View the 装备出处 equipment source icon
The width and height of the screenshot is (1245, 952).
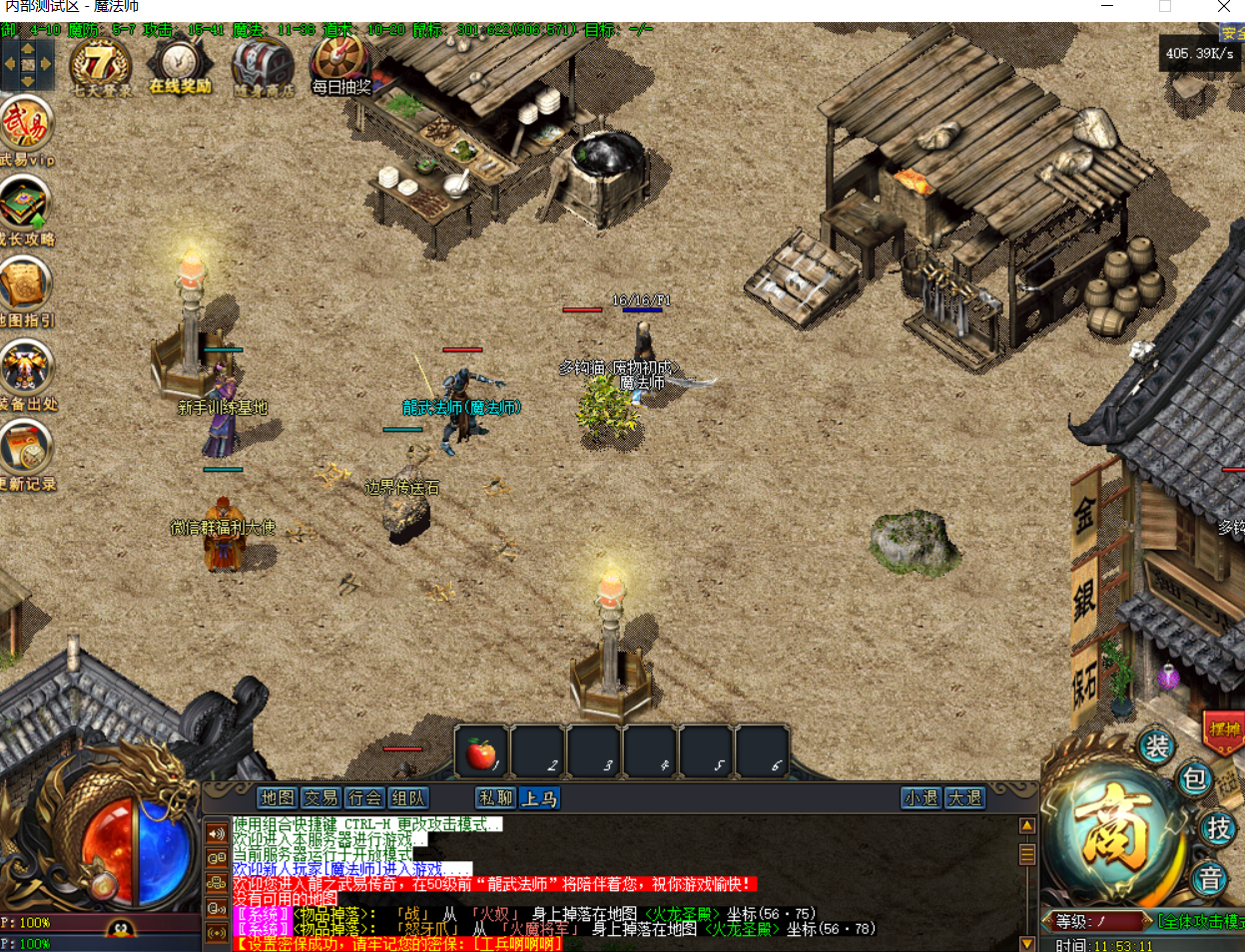[x=25, y=366]
